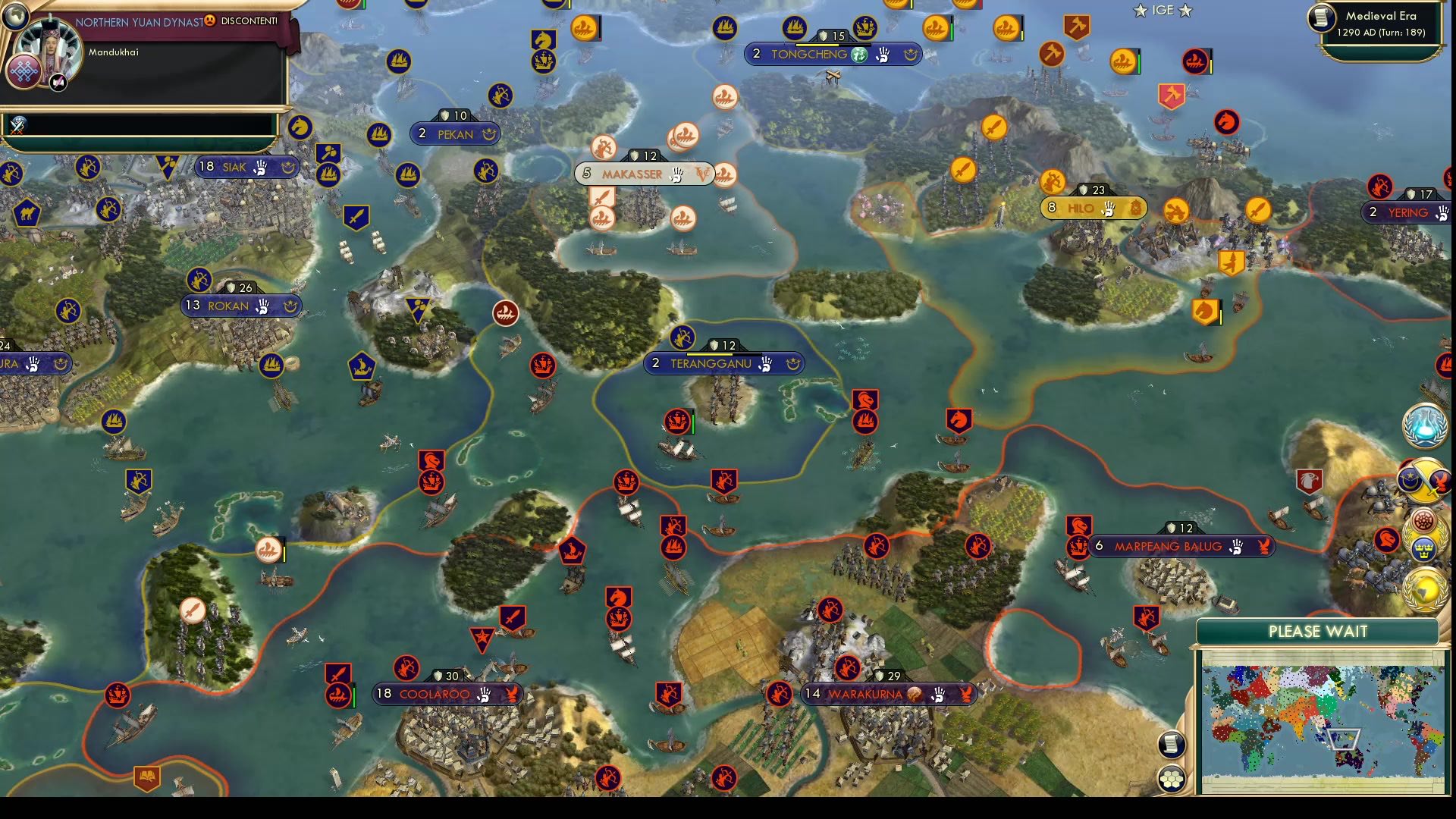This screenshot has height=819, width=1456.
Task: Click the pagoda religion icon on Tongcheng's banner
Action: click(x=858, y=55)
